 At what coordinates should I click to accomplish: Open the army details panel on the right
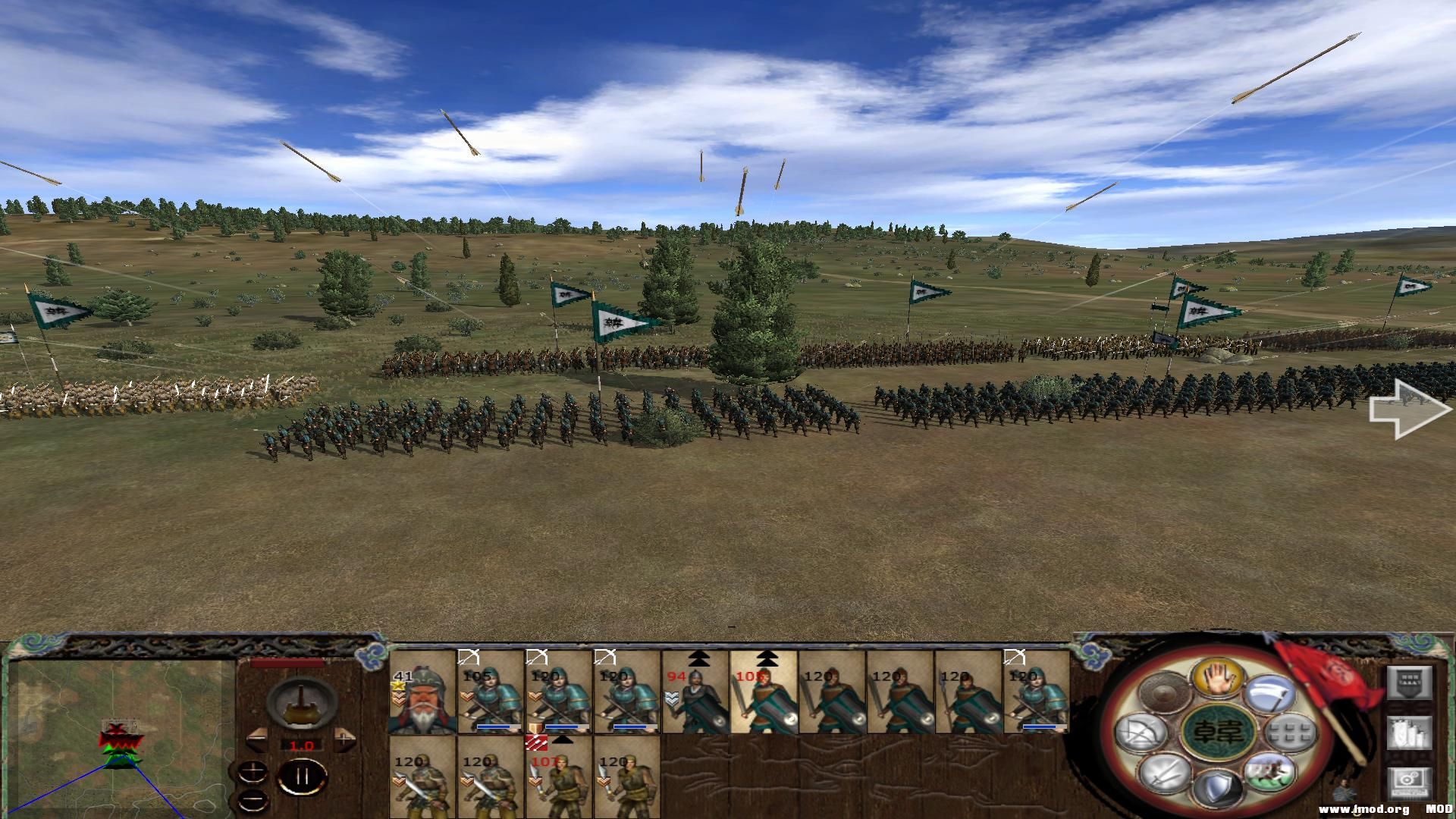tap(1407, 683)
